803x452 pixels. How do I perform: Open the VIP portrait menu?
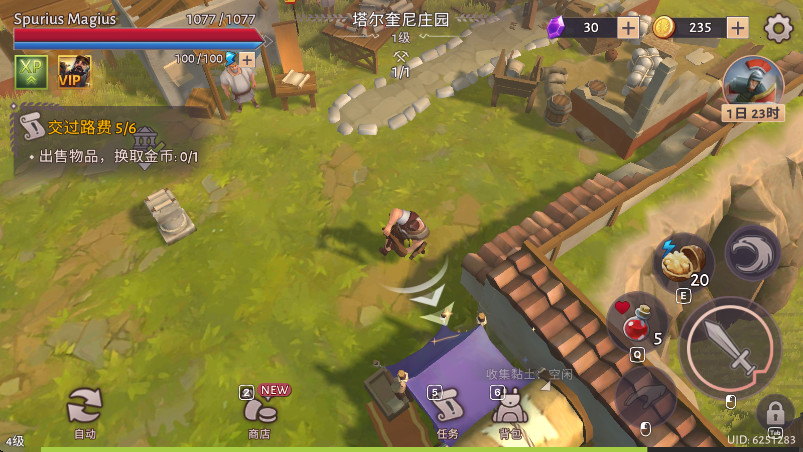74,72
